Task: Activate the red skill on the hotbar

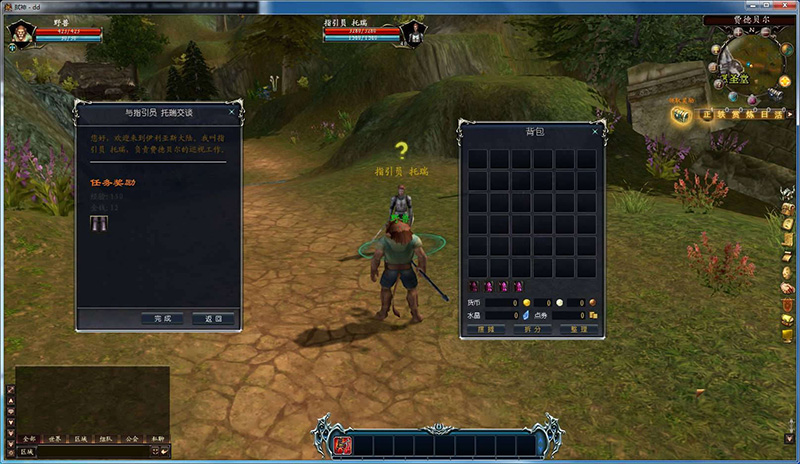Action: click(x=341, y=445)
